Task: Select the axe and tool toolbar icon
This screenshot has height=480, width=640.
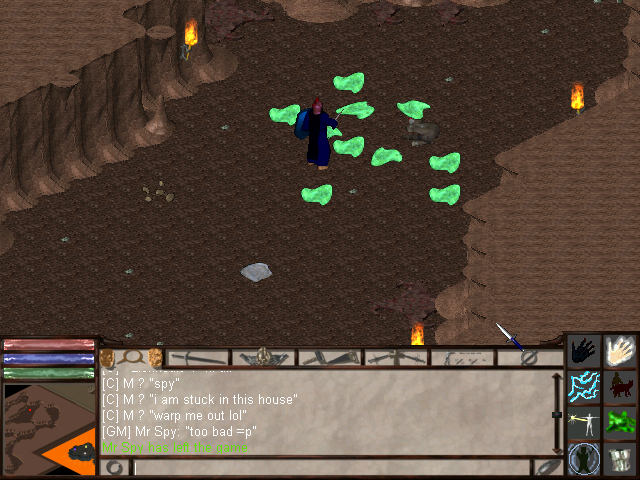Action: coord(330,357)
